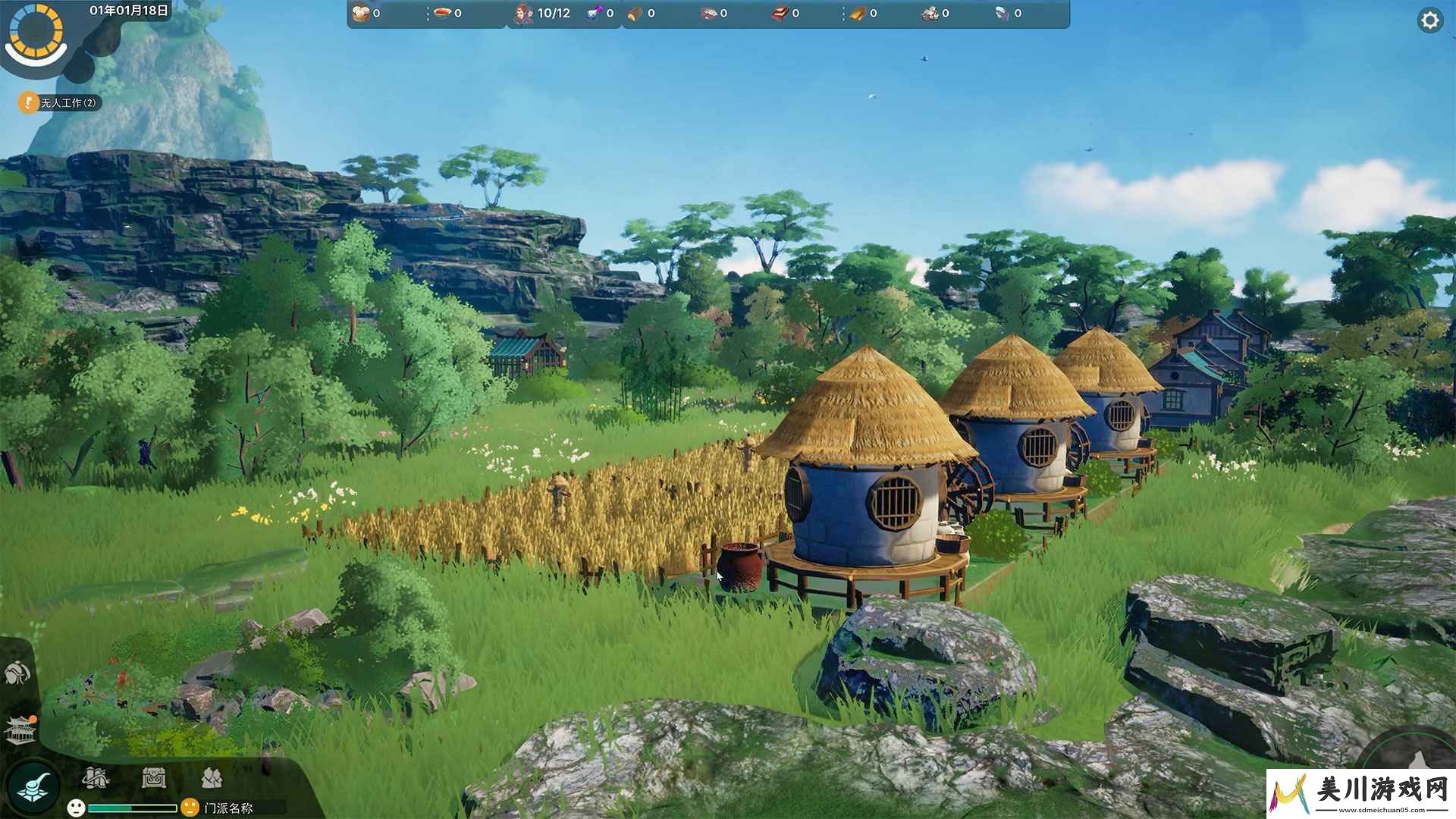1456x819 pixels.
Task: Click the red brick resource icon
Action: [780, 13]
